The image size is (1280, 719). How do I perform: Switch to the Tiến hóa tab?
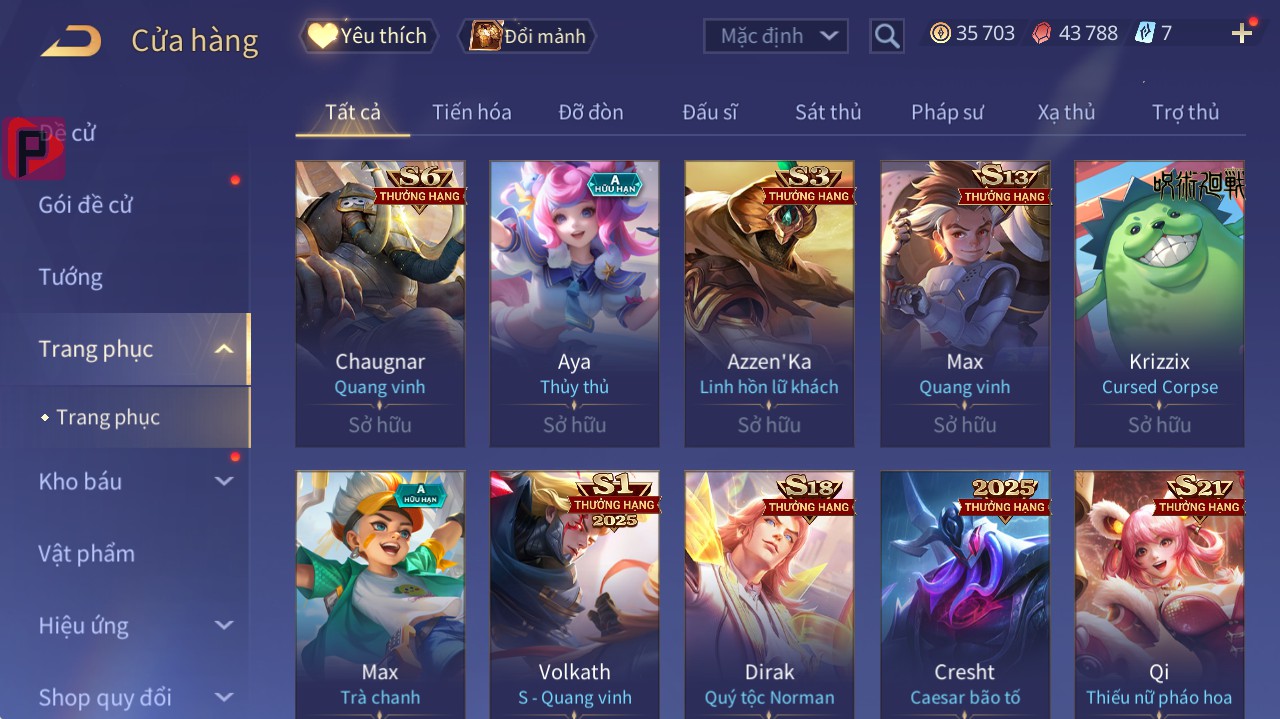pyautogui.click(x=471, y=112)
